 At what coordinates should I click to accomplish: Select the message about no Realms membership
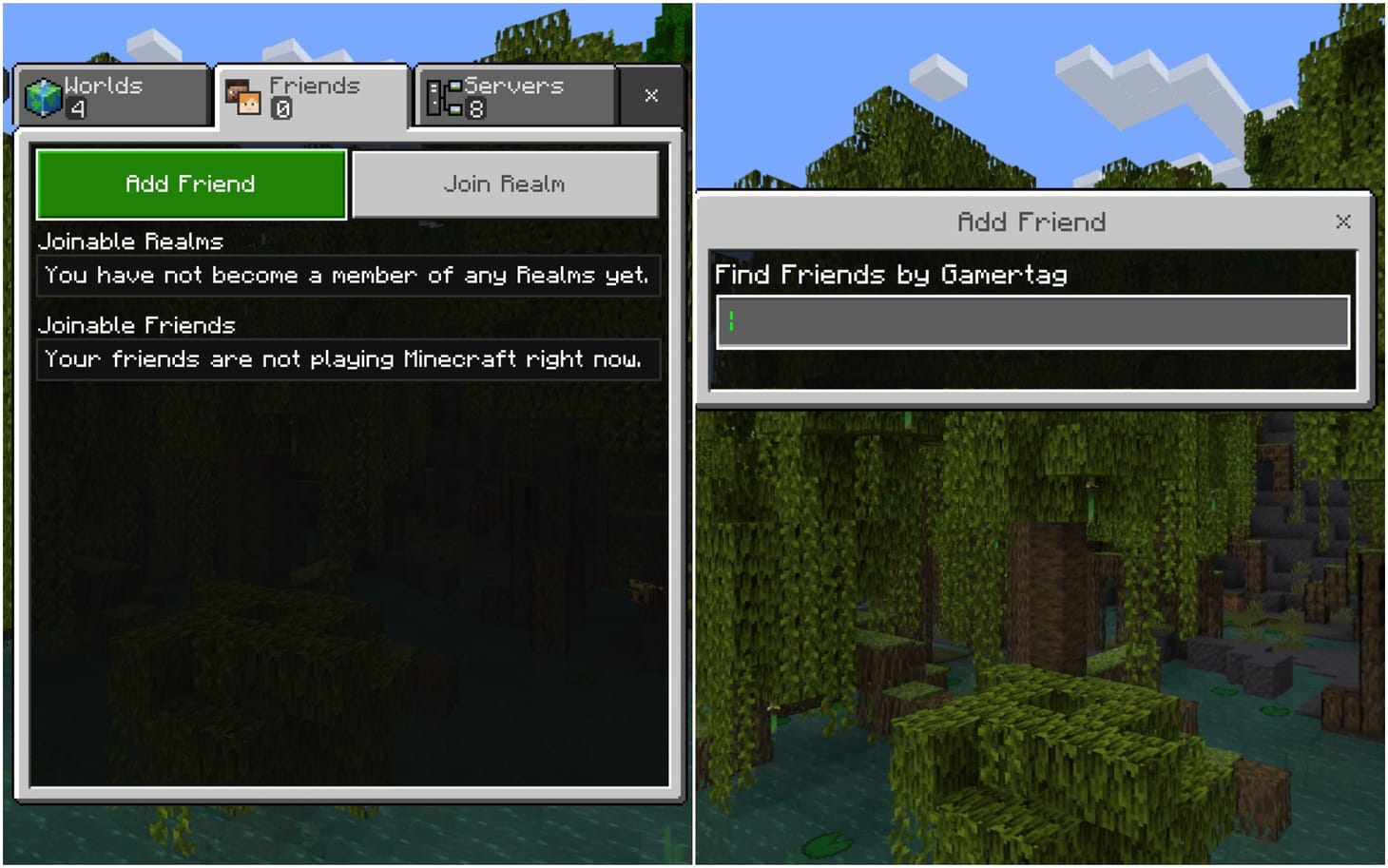345,275
